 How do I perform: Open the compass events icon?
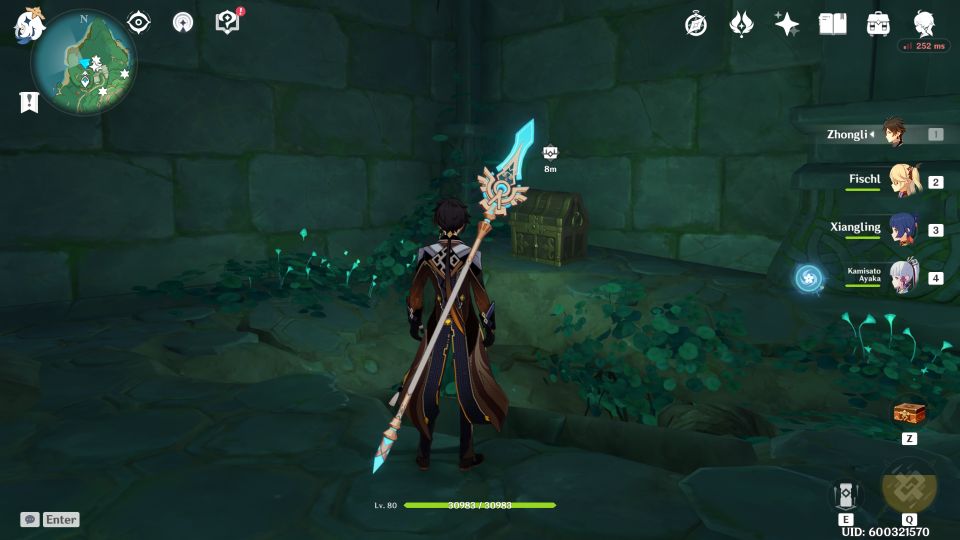pyautogui.click(x=696, y=24)
